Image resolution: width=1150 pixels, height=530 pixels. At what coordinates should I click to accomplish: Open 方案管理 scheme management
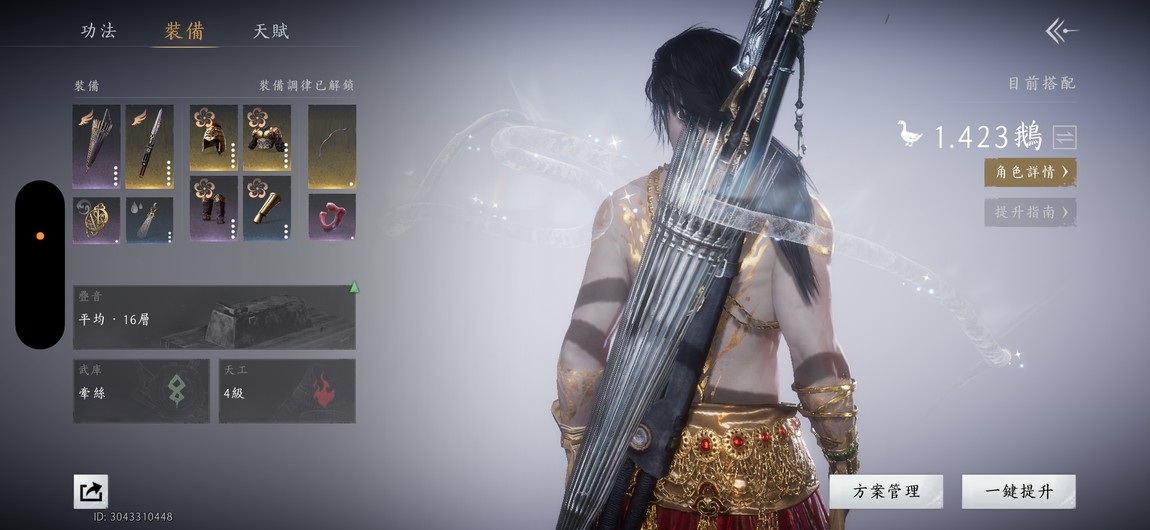886,491
